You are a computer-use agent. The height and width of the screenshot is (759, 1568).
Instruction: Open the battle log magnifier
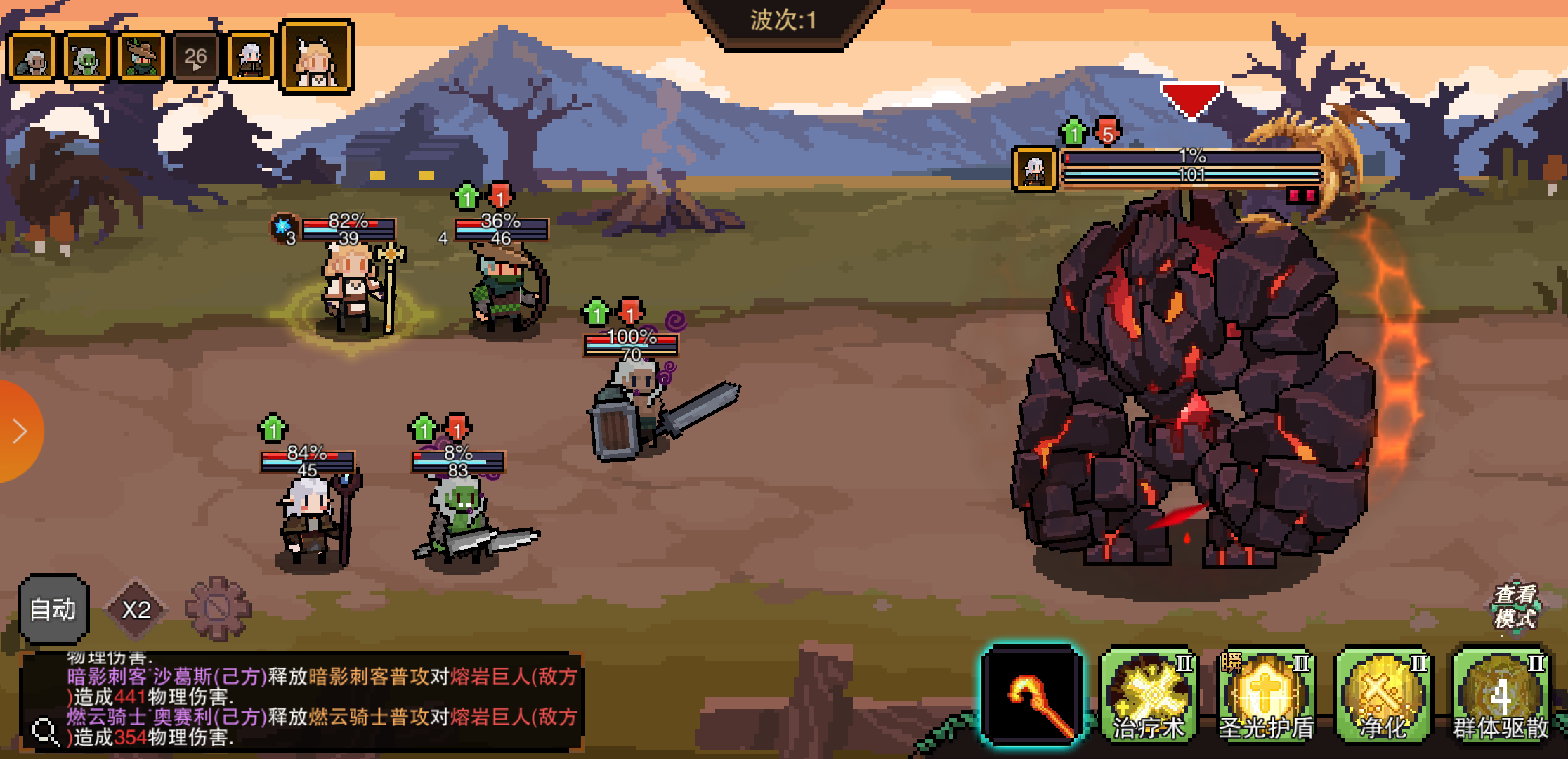point(46,732)
